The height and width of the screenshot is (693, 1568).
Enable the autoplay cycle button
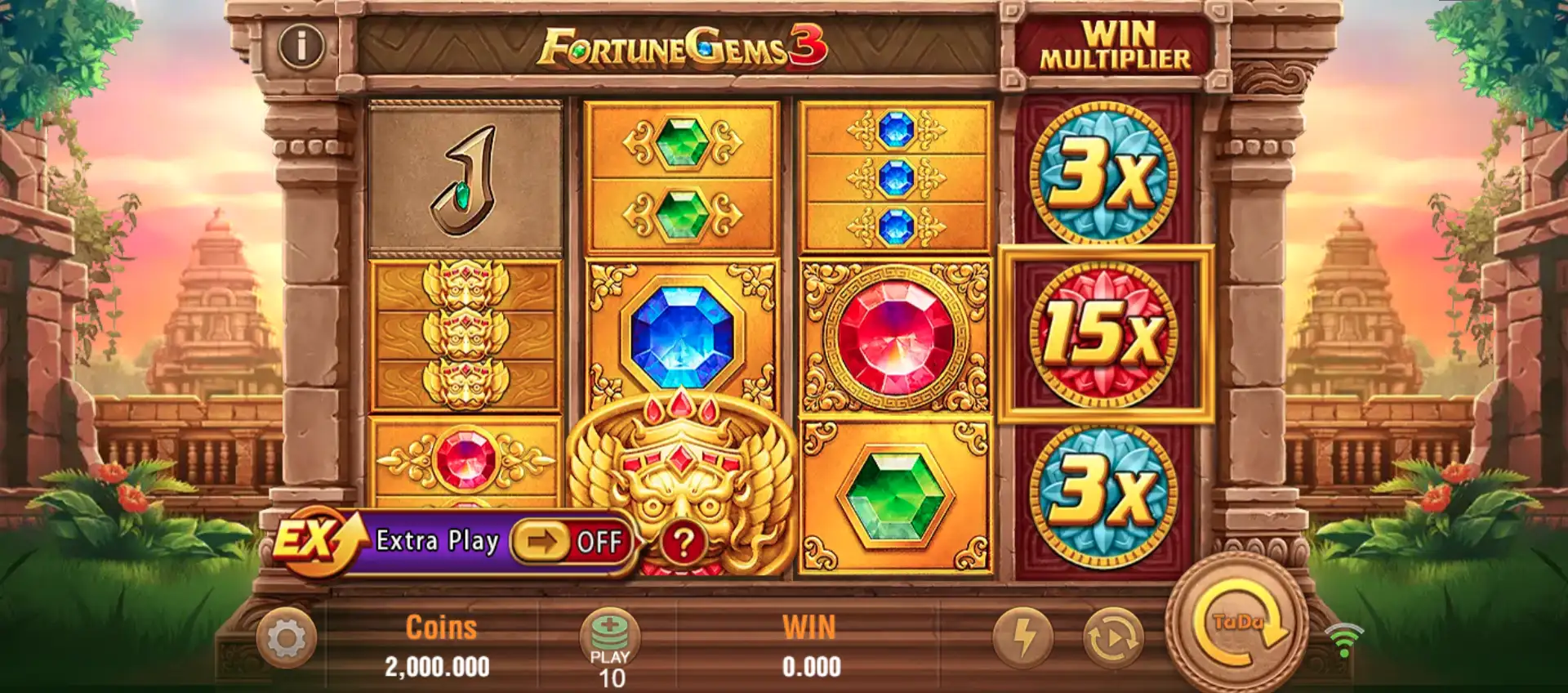[x=1113, y=637]
